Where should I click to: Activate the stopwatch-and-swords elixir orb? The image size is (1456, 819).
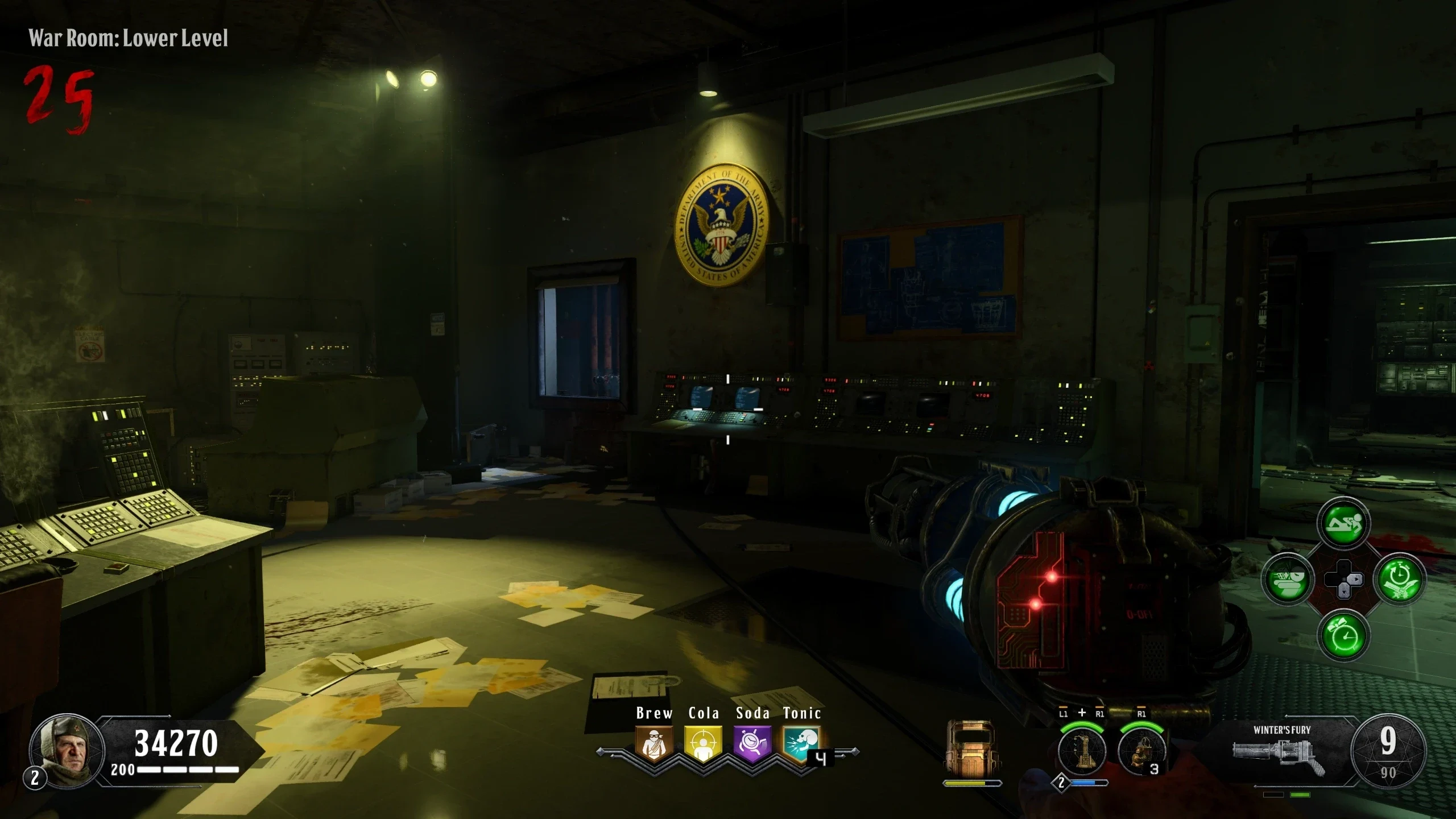click(x=1399, y=580)
